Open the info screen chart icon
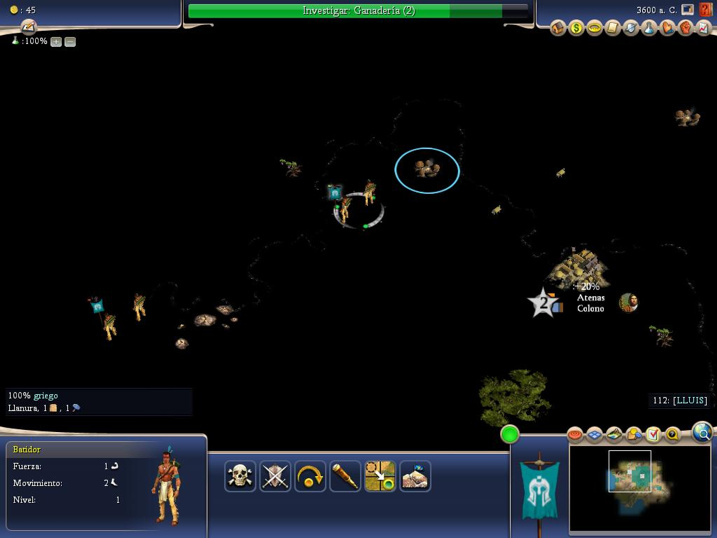Screen dimensions: 717x538 point(703,28)
